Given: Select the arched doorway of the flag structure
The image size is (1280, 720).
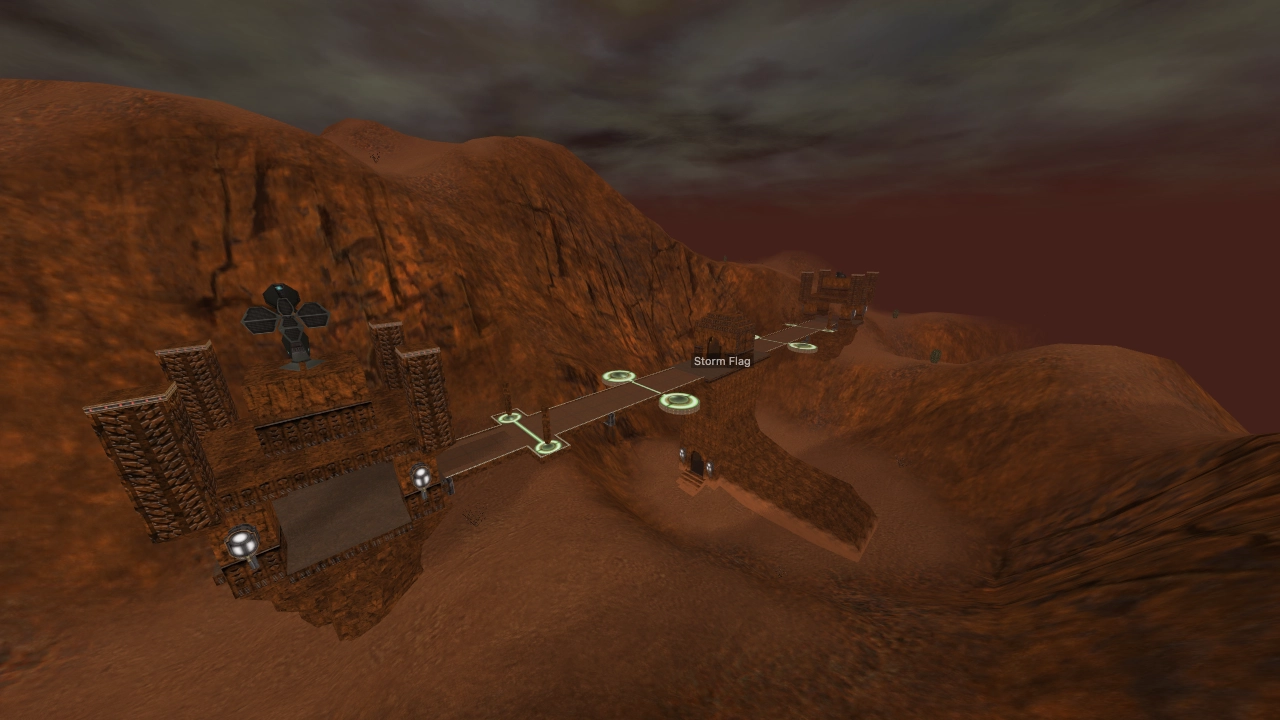Looking at the screenshot, I should pos(698,462).
